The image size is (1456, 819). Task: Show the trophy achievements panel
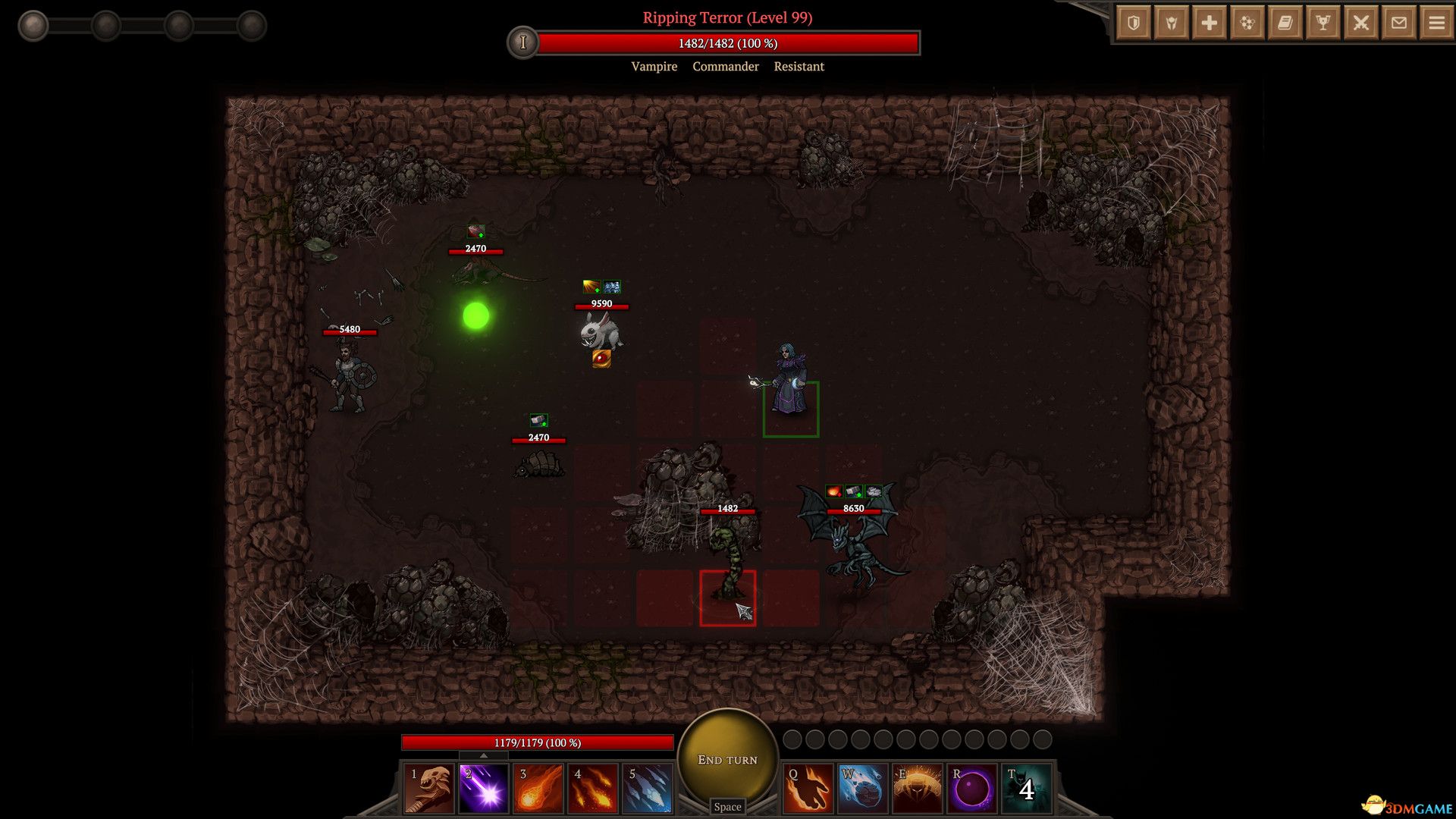pos(1323,23)
